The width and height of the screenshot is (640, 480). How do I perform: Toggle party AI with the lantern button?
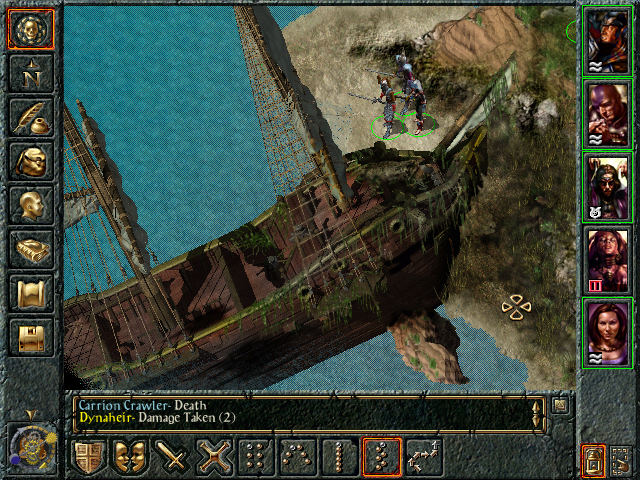(x=593, y=461)
